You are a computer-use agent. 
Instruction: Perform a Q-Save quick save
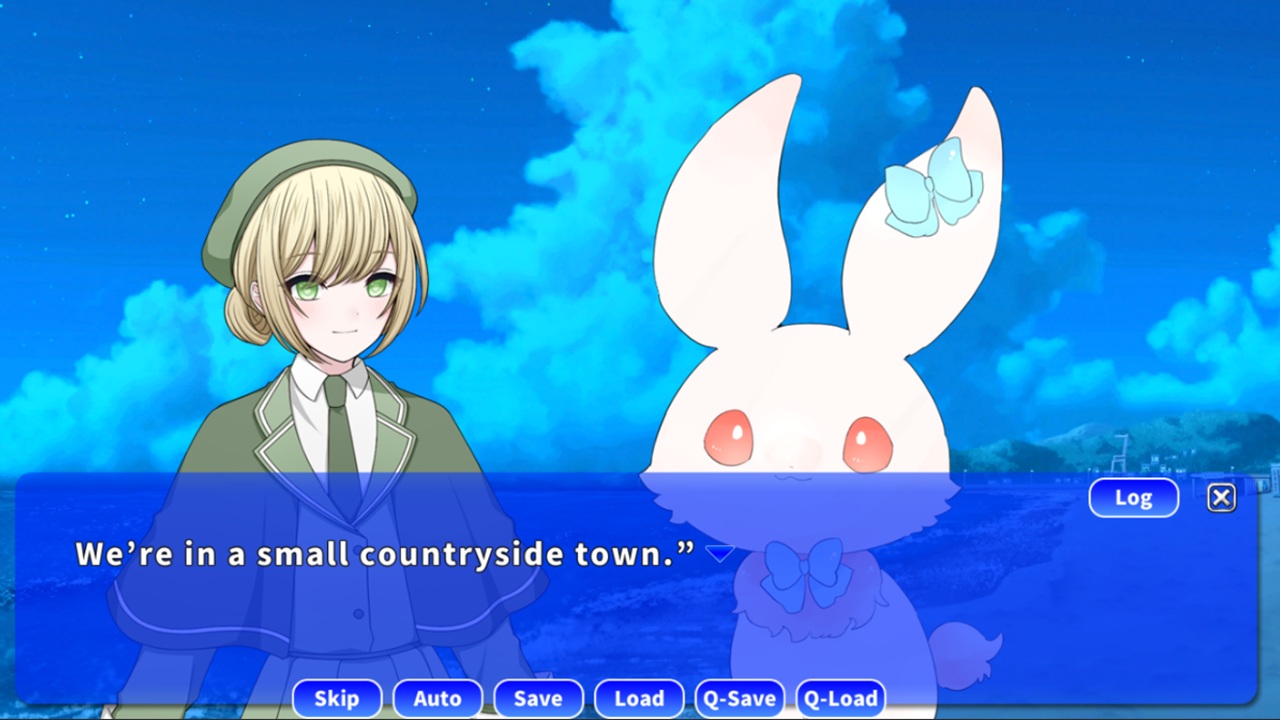(x=740, y=698)
